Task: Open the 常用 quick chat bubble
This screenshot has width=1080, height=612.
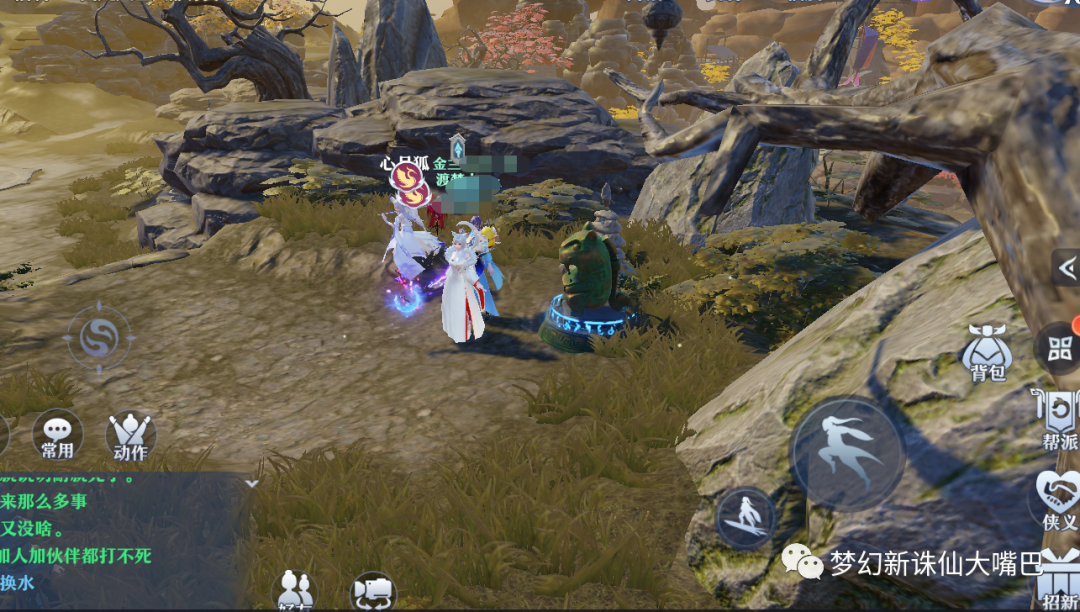Action: [x=57, y=435]
